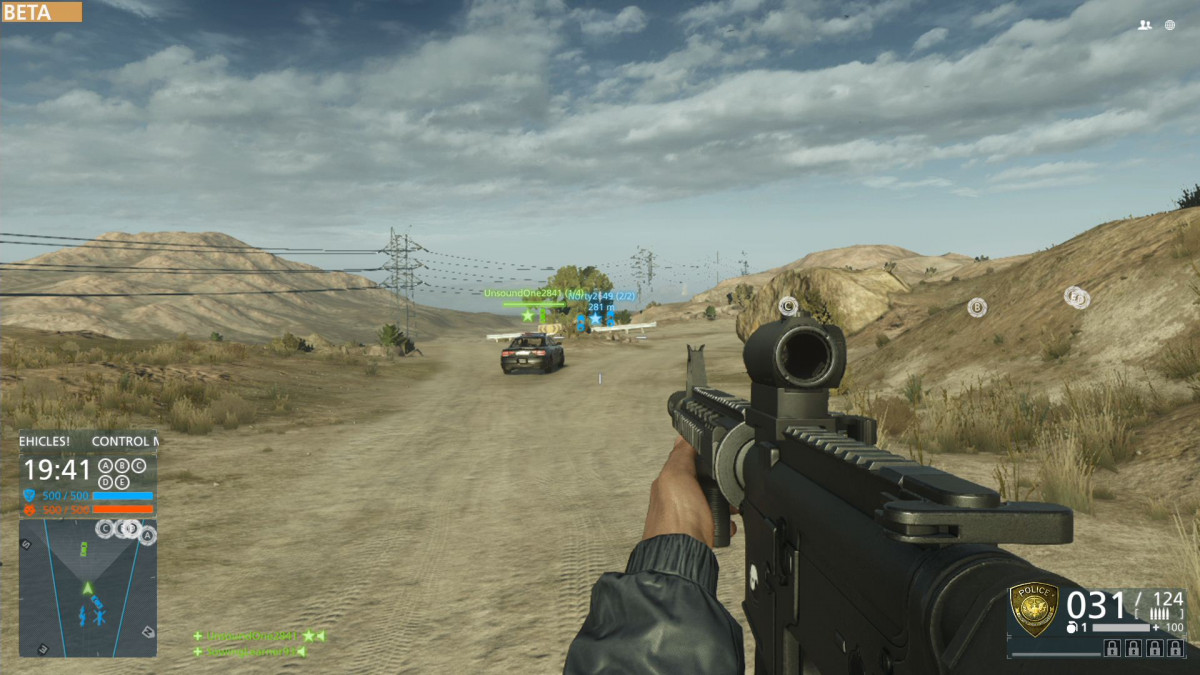Click the in-world objective C waypoint marker
1200x675 pixels.
(788, 306)
